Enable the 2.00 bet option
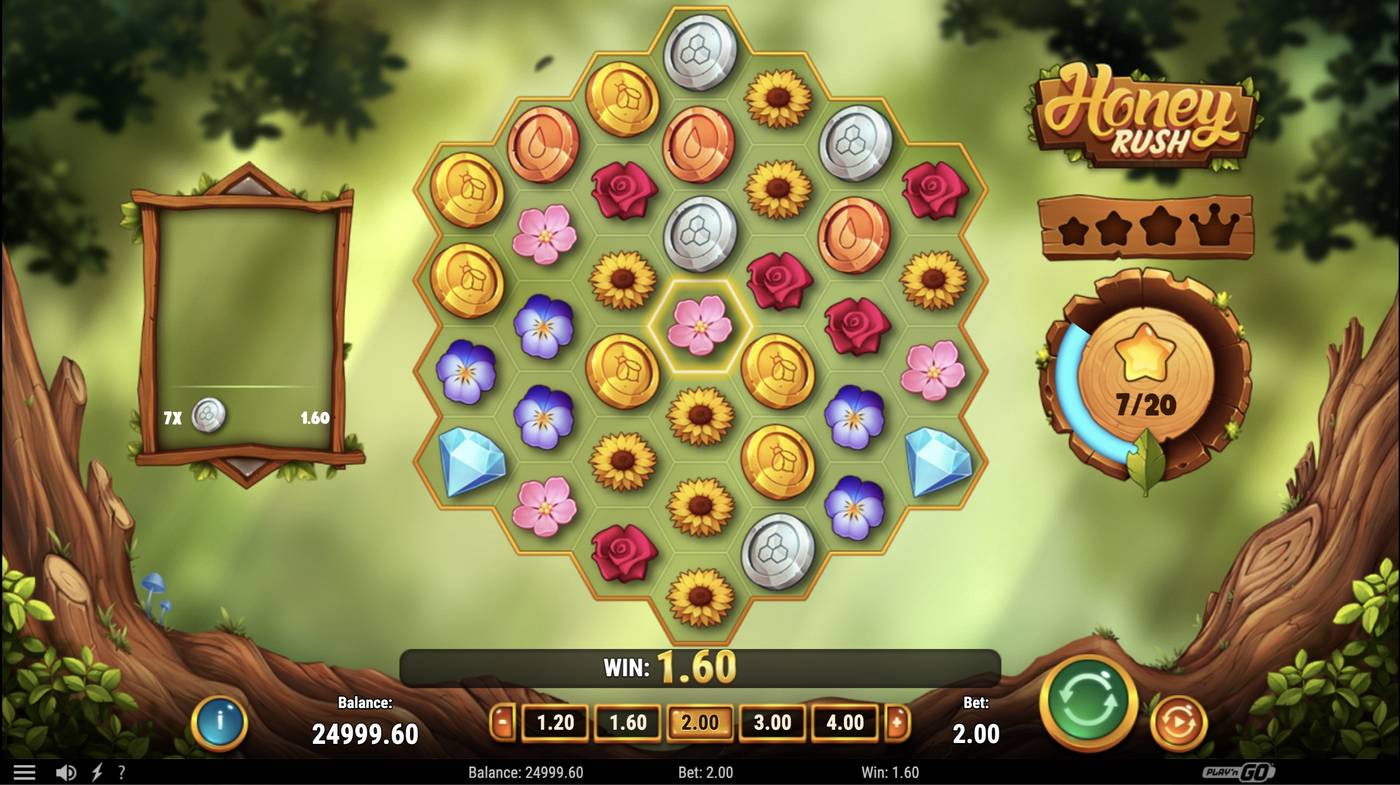The image size is (1400, 785). tap(699, 722)
